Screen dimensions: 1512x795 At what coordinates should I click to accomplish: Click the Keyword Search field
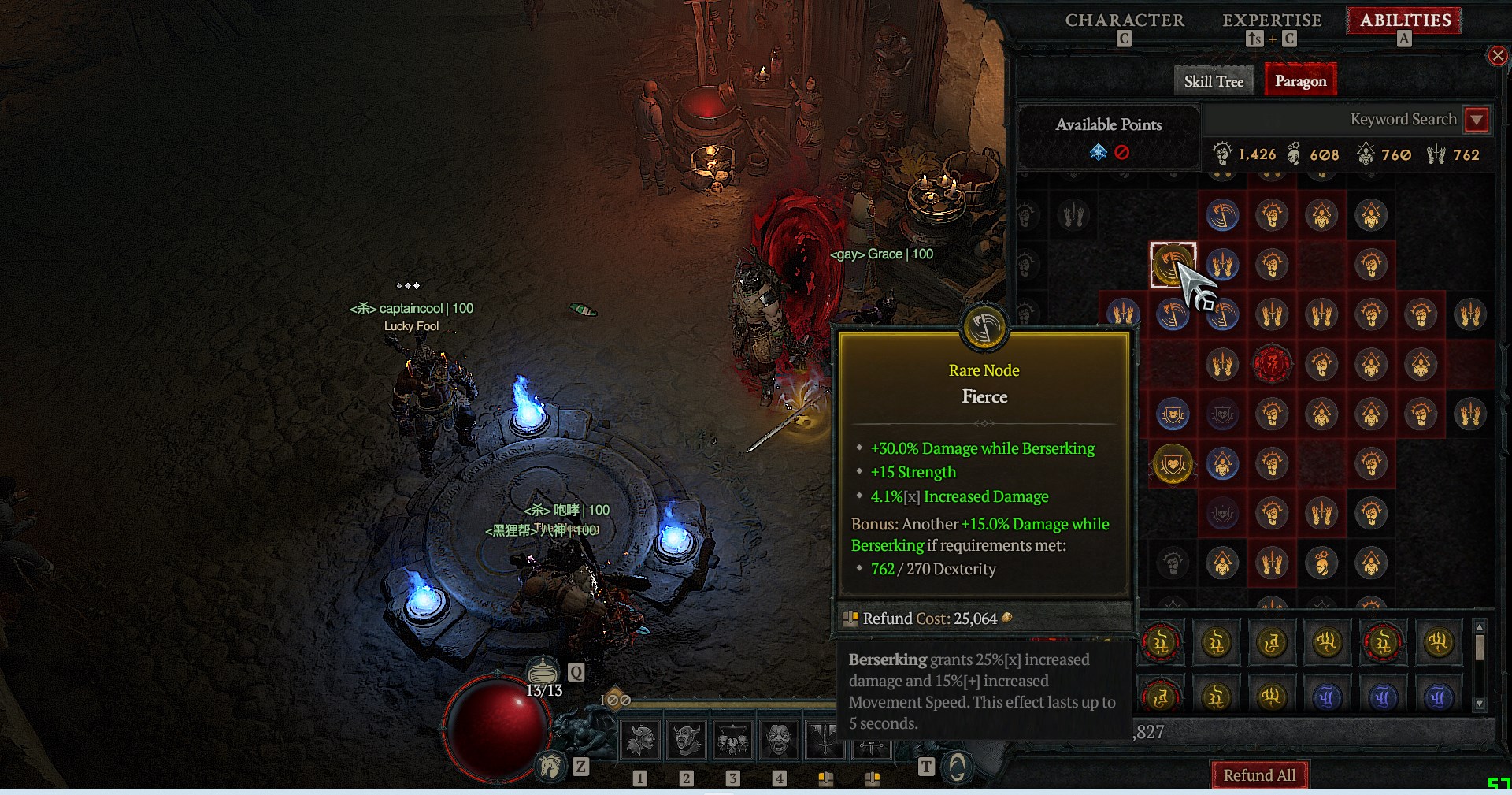coord(1331,120)
